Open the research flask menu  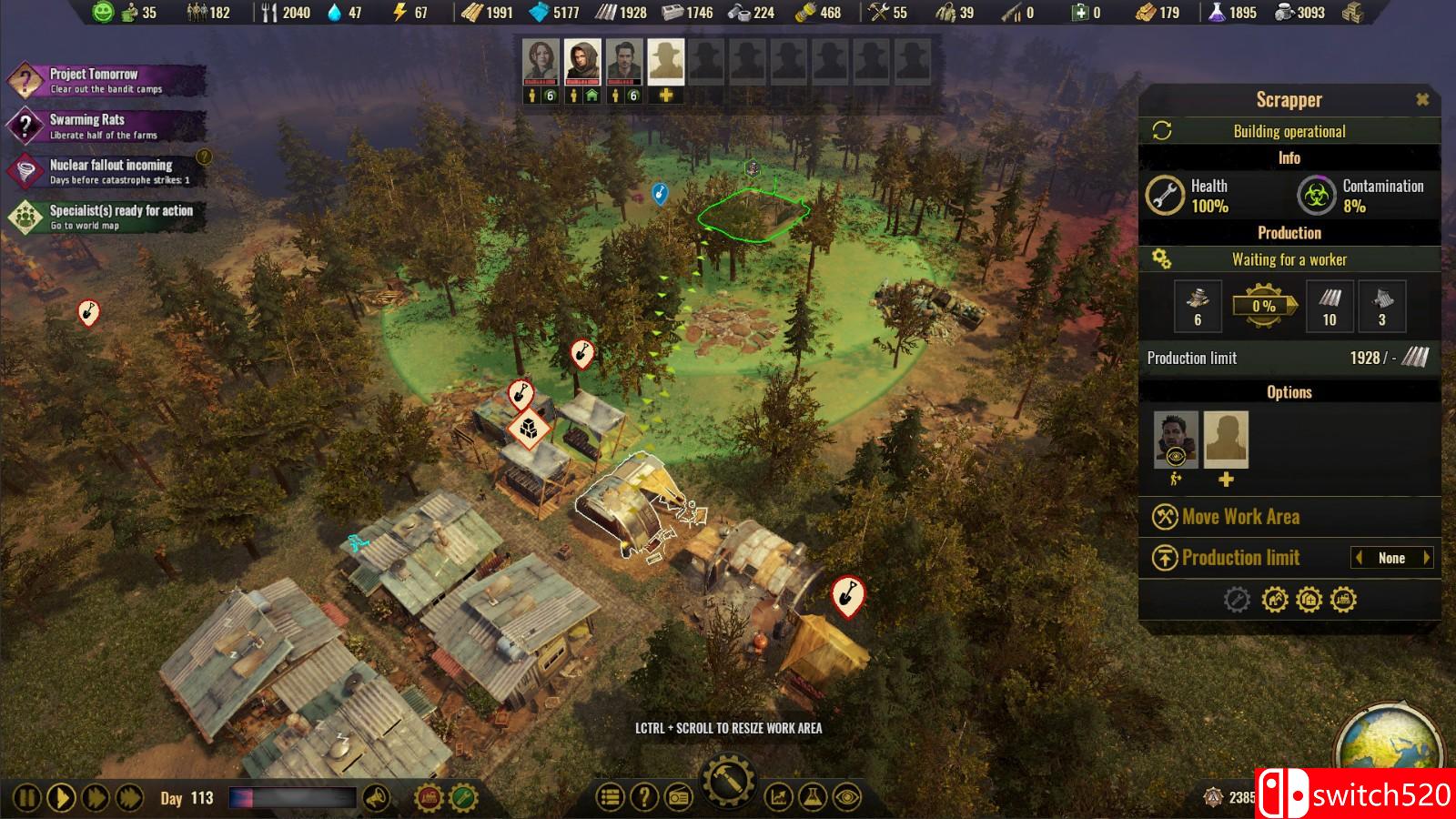tap(813, 798)
